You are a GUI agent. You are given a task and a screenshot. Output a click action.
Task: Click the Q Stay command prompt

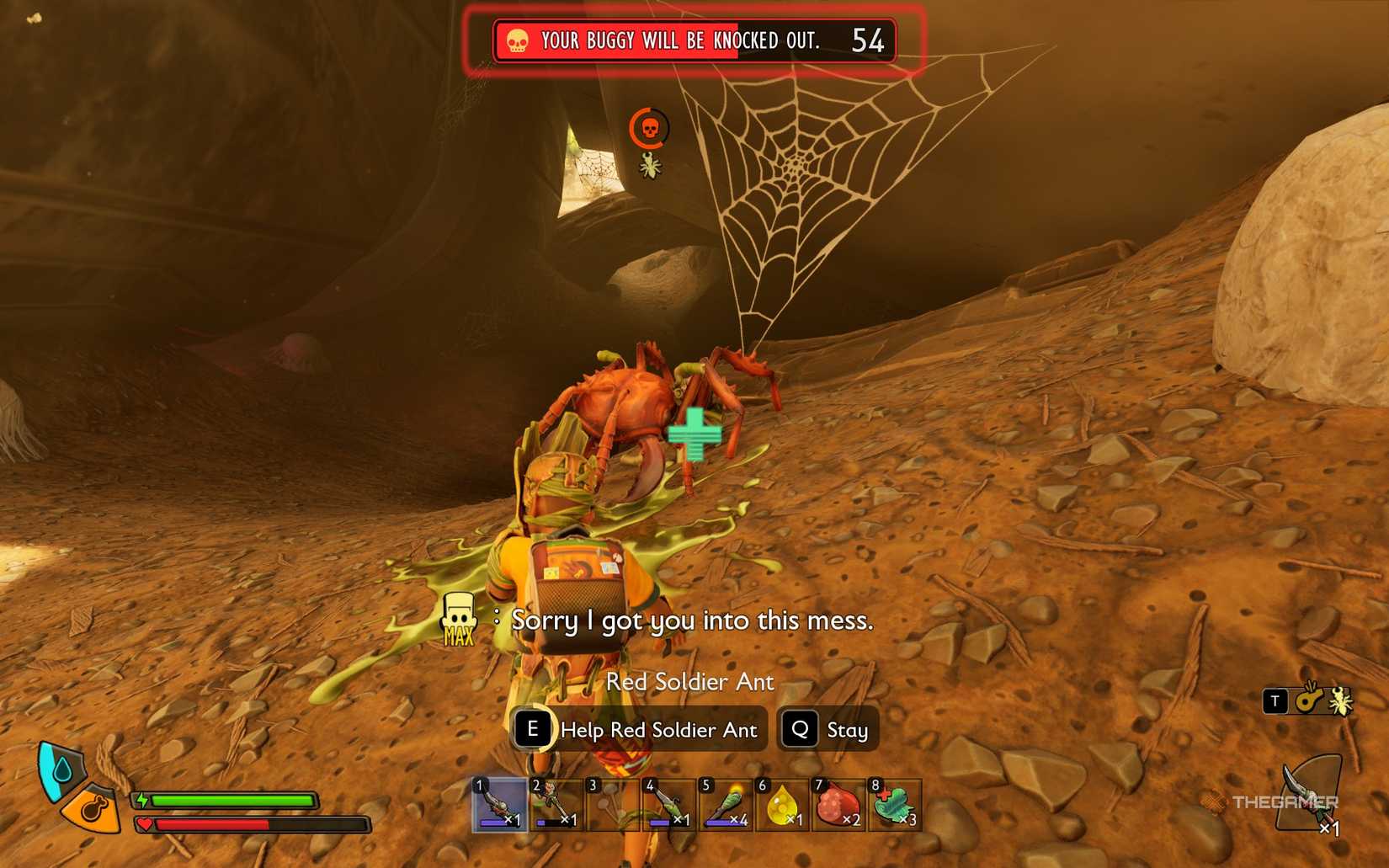click(828, 729)
